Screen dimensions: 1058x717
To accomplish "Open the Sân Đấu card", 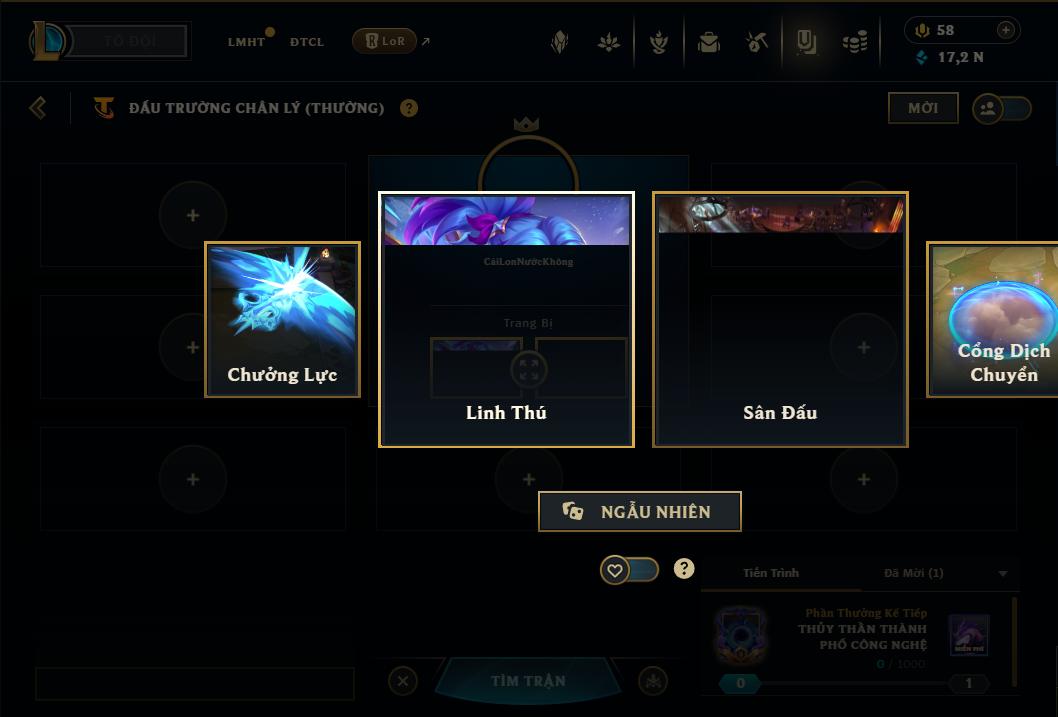I will (x=780, y=319).
